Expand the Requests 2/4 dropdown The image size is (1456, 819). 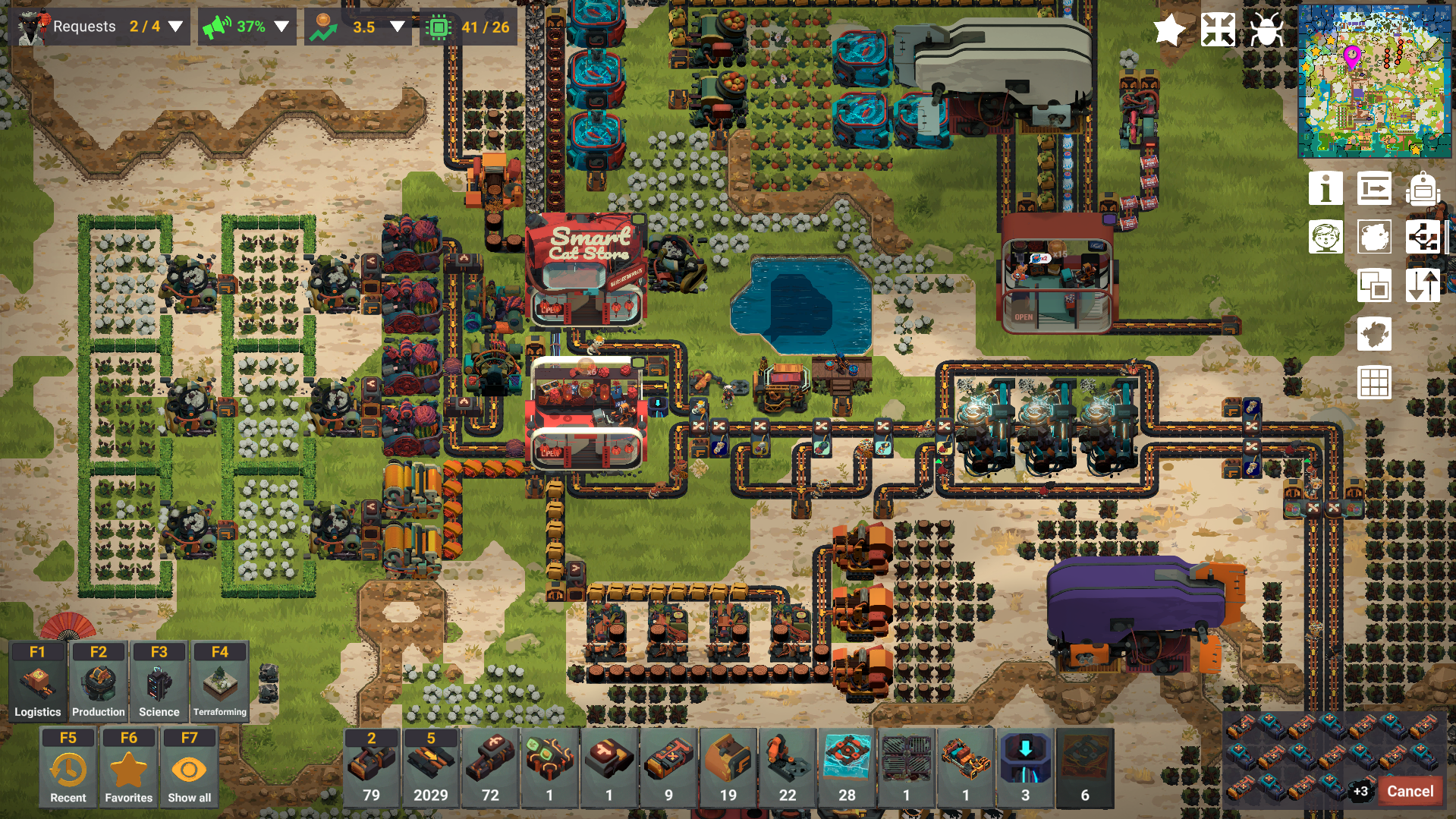coord(176,26)
